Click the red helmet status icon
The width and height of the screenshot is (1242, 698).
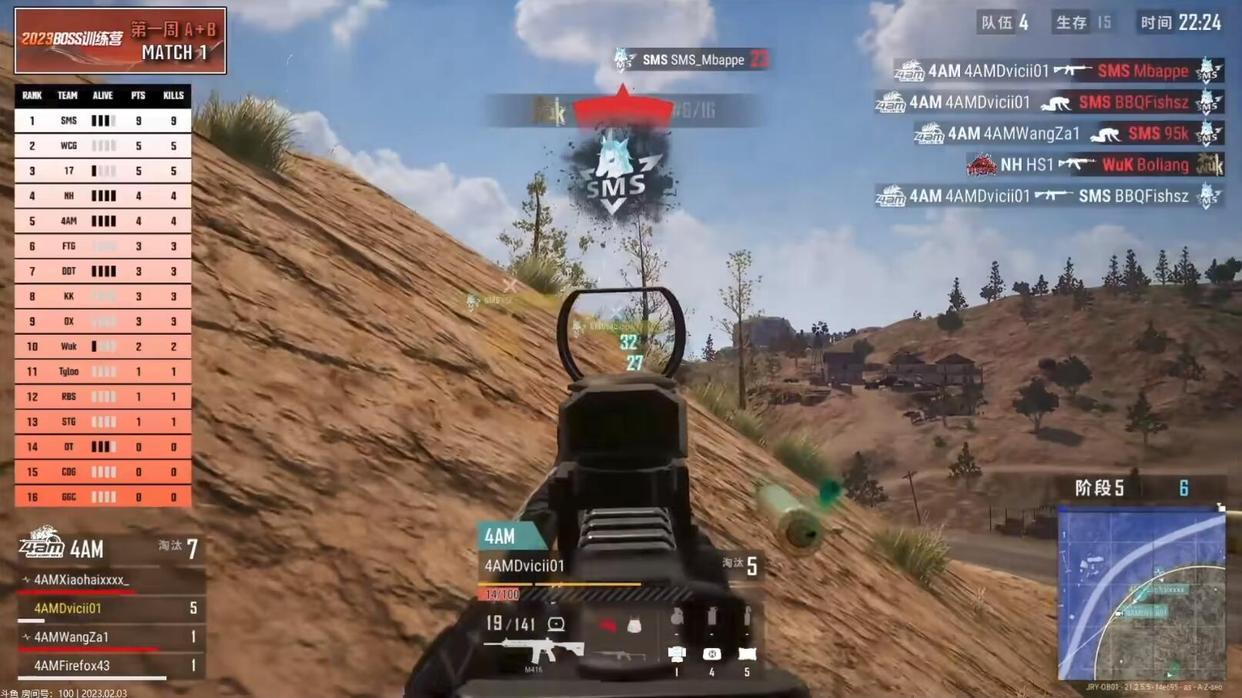pos(607,625)
